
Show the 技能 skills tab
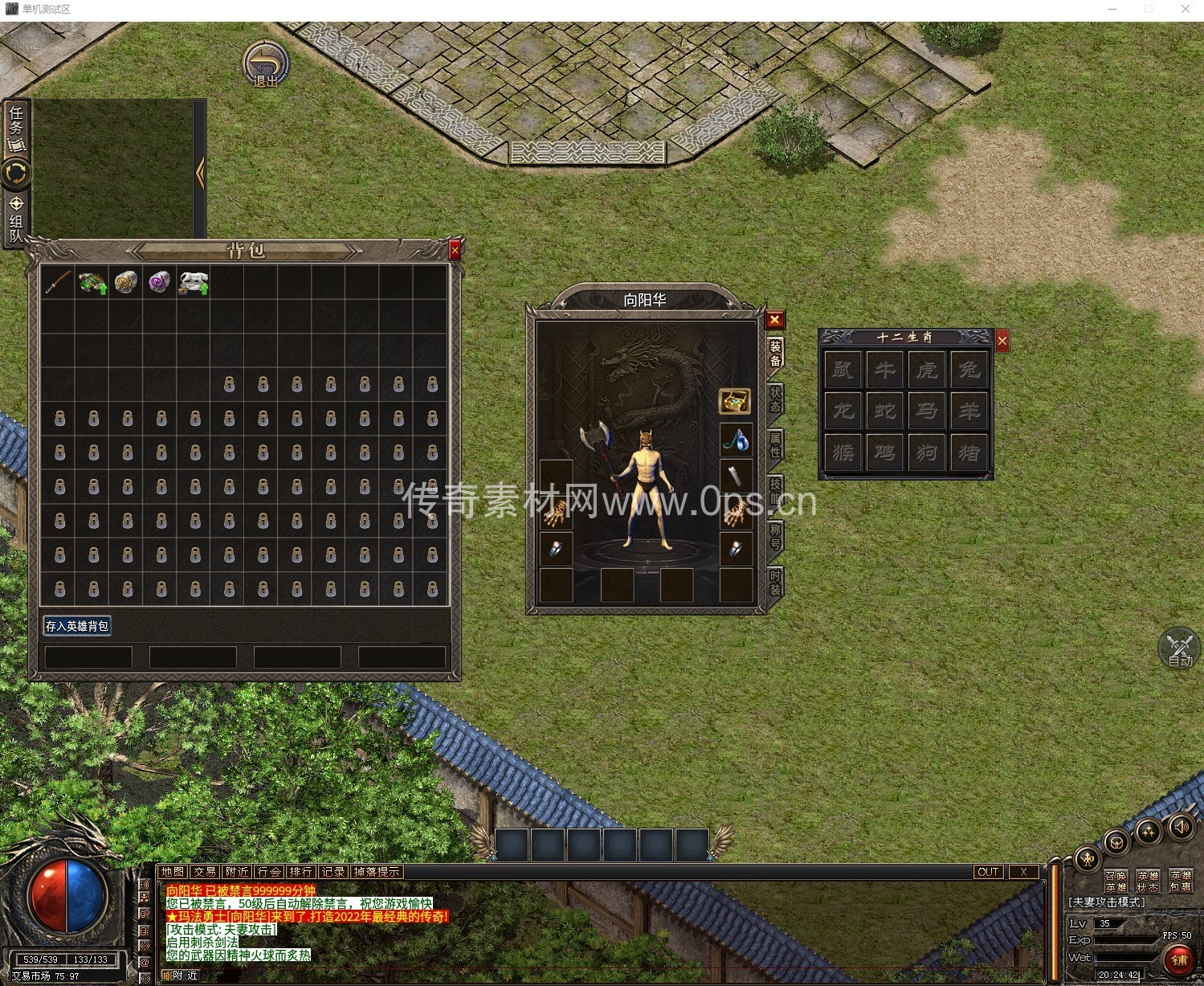[775, 489]
